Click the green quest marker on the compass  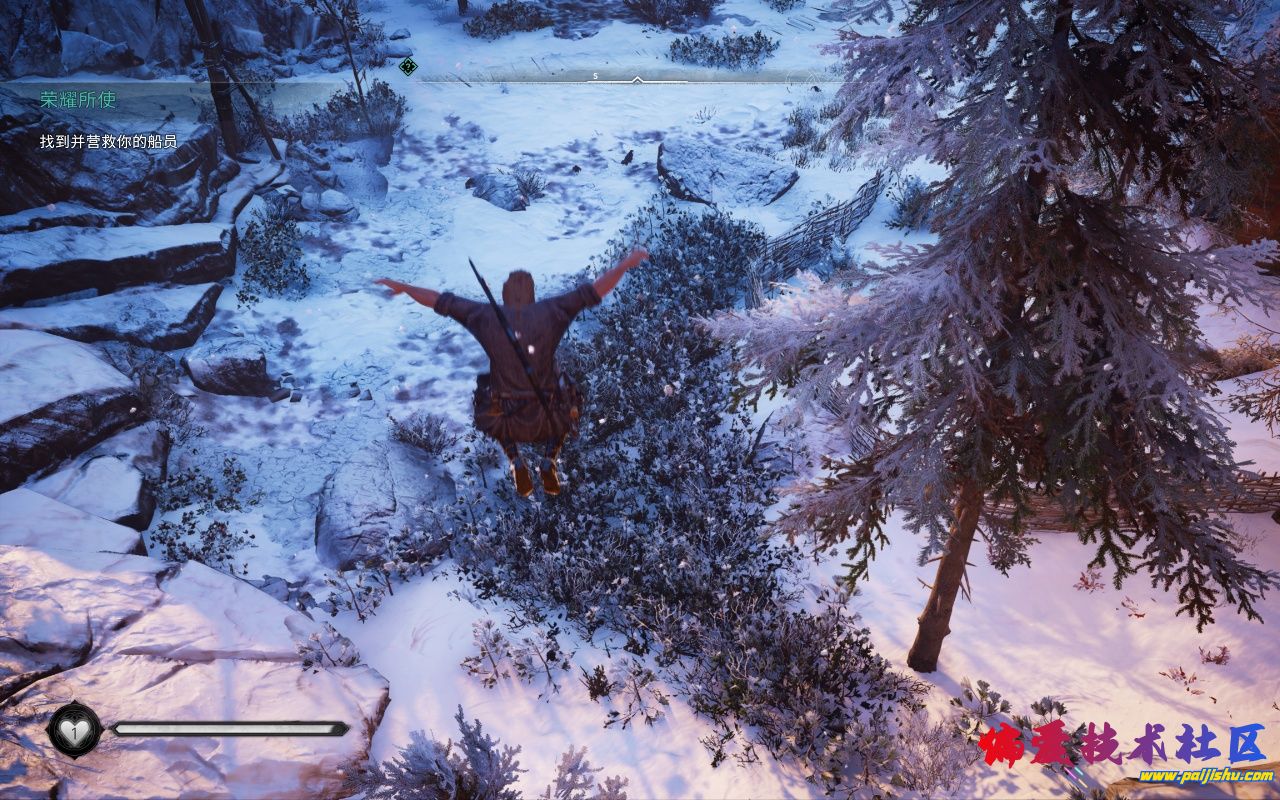[407, 67]
